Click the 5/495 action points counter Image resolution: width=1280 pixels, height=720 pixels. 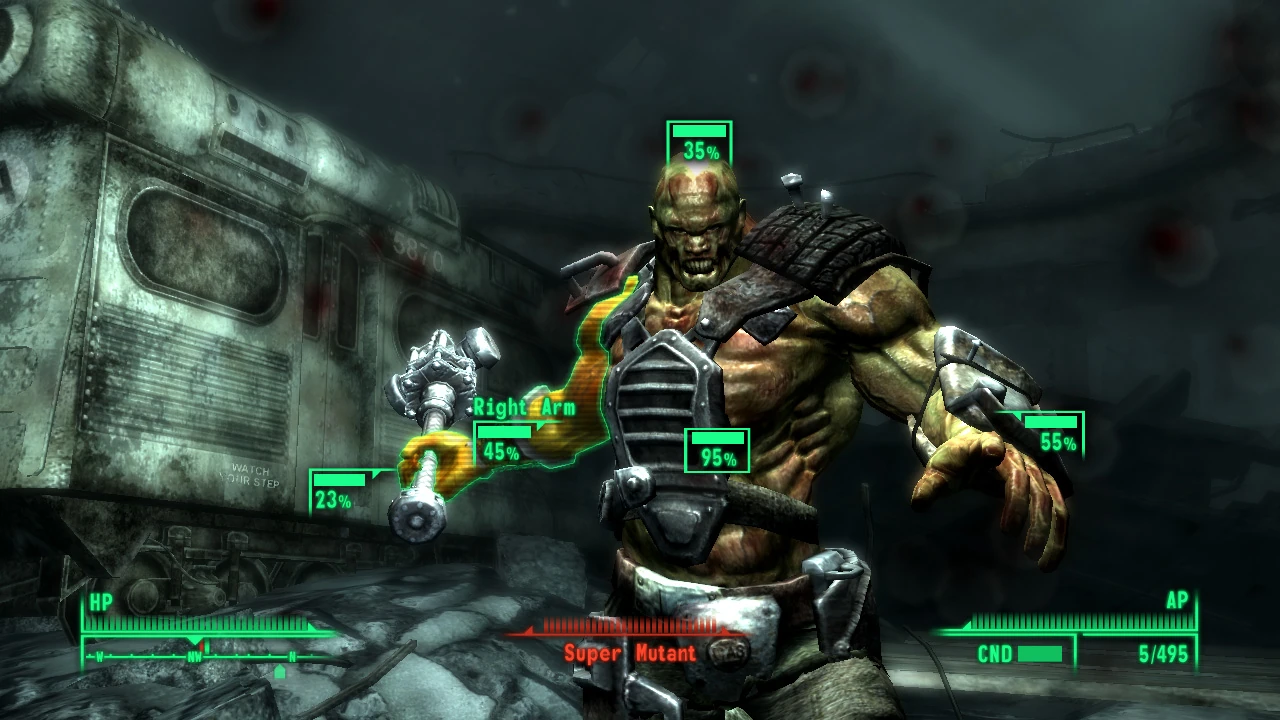(1164, 653)
